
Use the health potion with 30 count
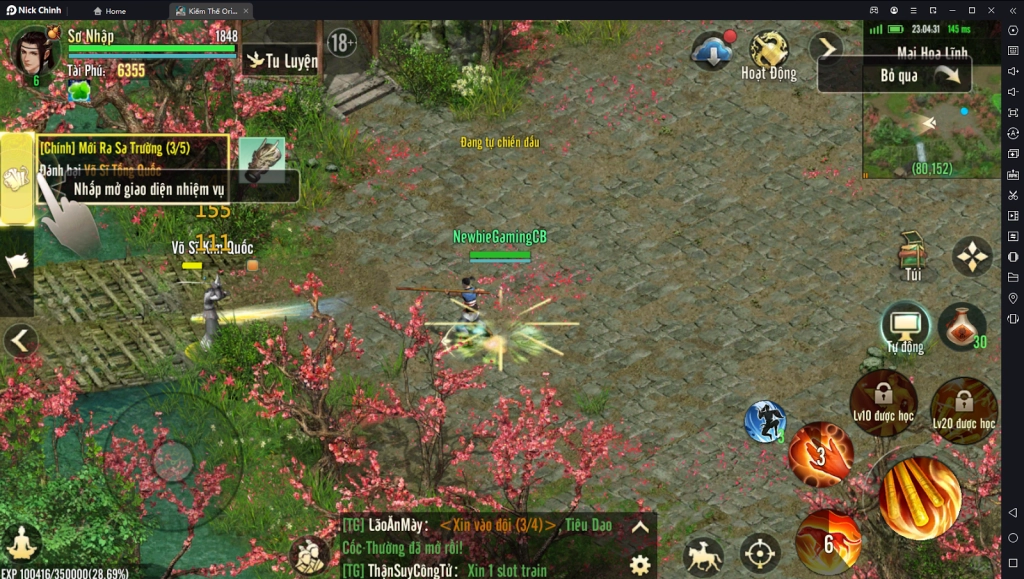[x=962, y=327]
